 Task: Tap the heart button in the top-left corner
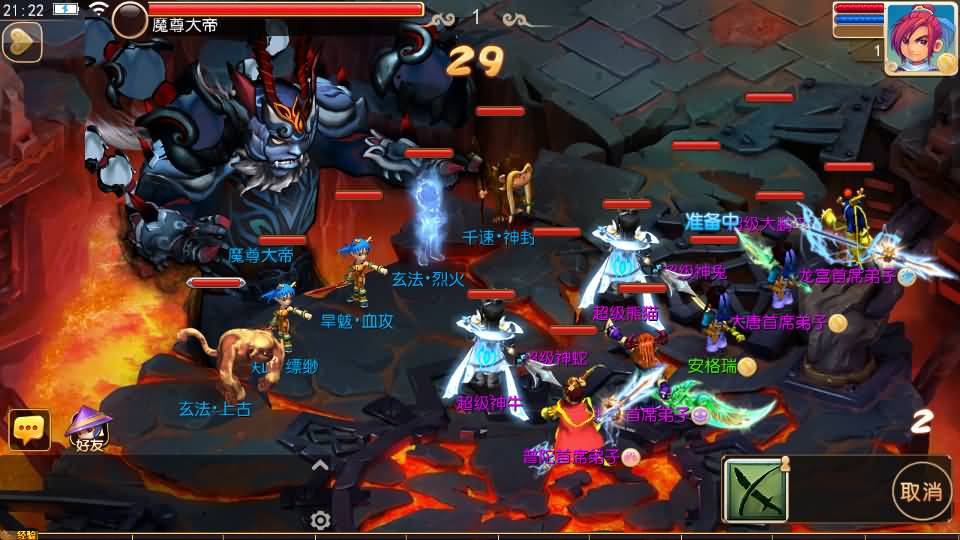[x=21, y=42]
